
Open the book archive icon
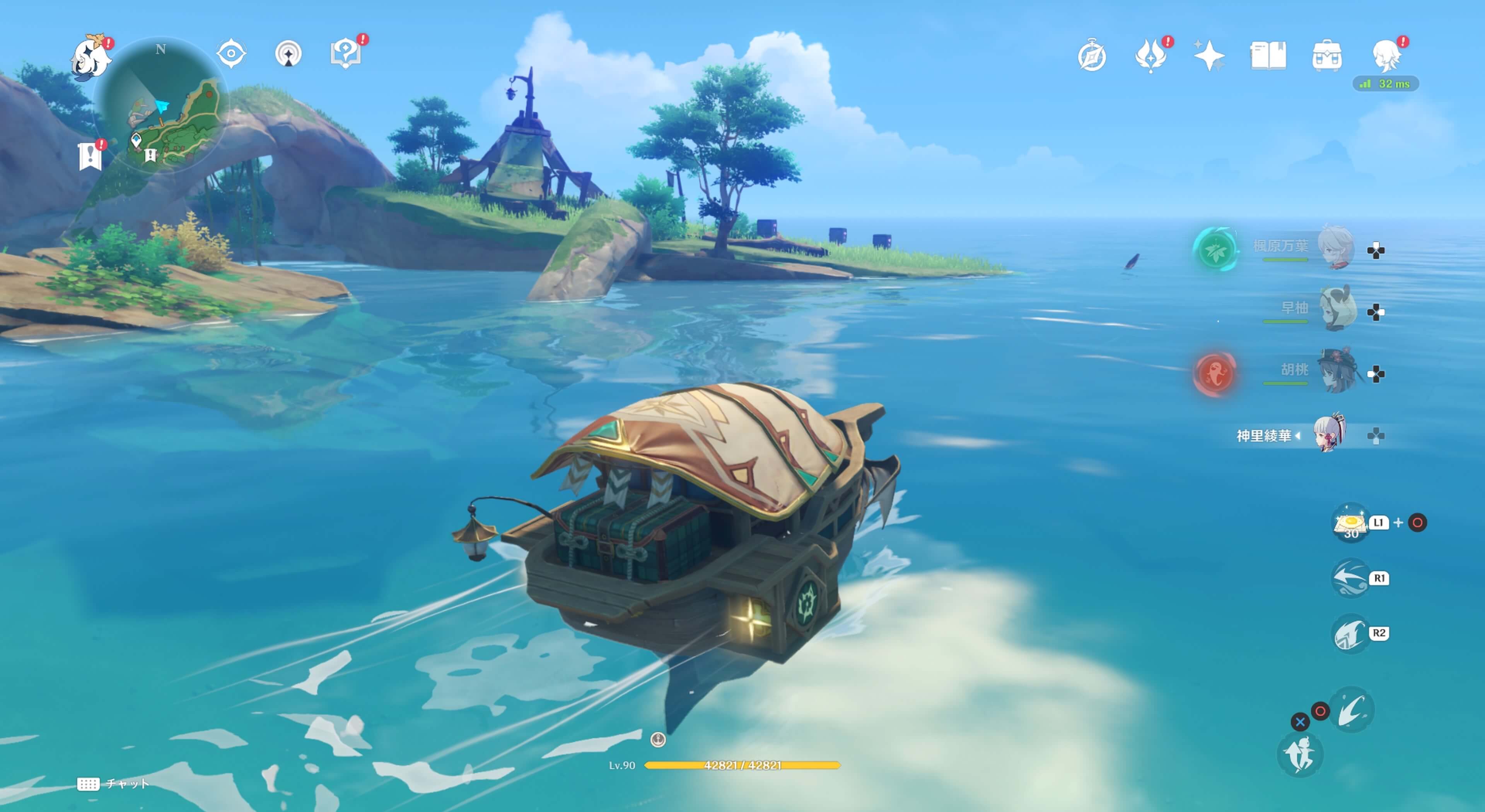pos(1268,56)
